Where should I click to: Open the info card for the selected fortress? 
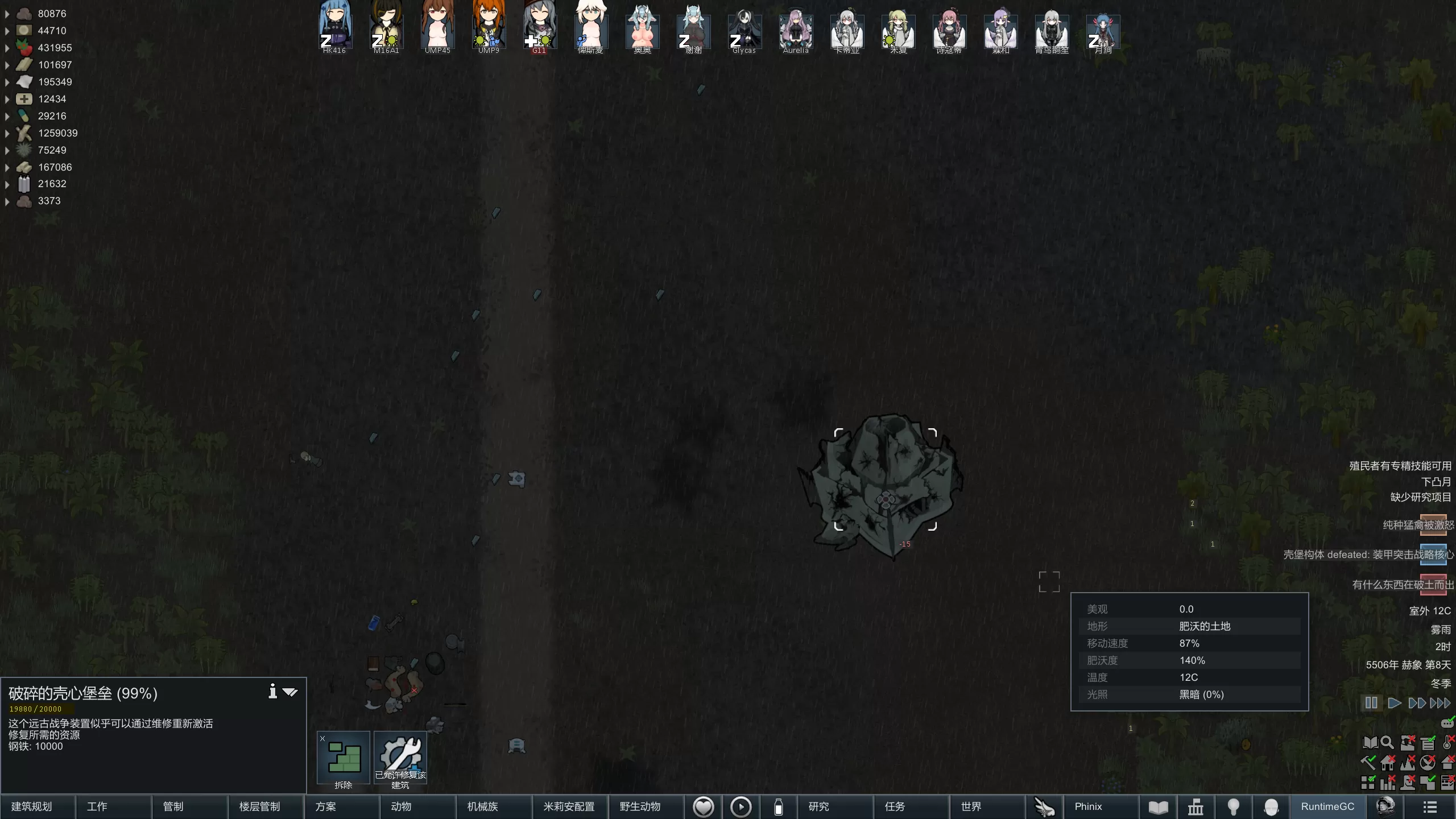click(273, 692)
